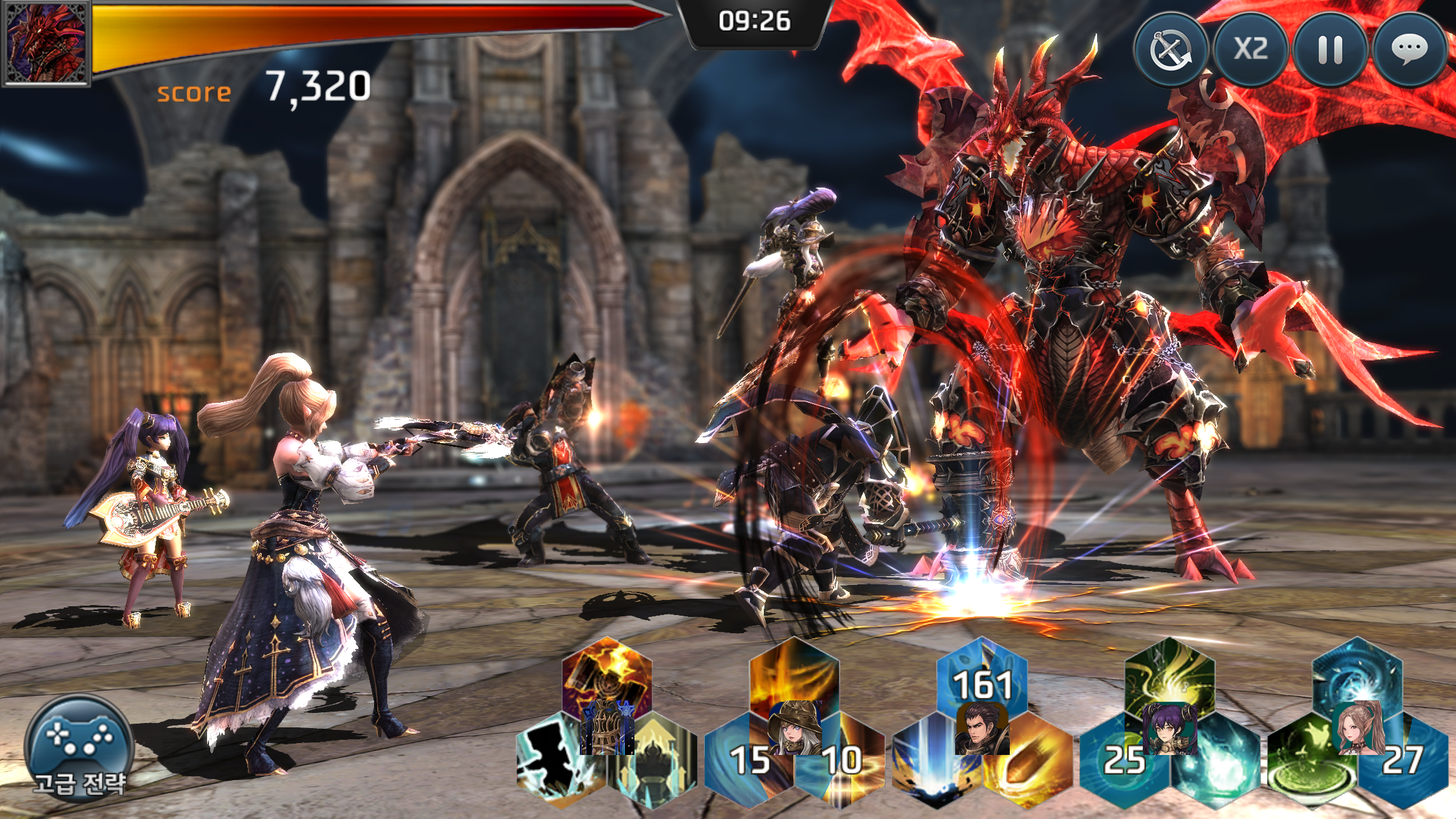Select the armored helmet knight portrait
Screen dimensions: 1456x819
tap(606, 728)
